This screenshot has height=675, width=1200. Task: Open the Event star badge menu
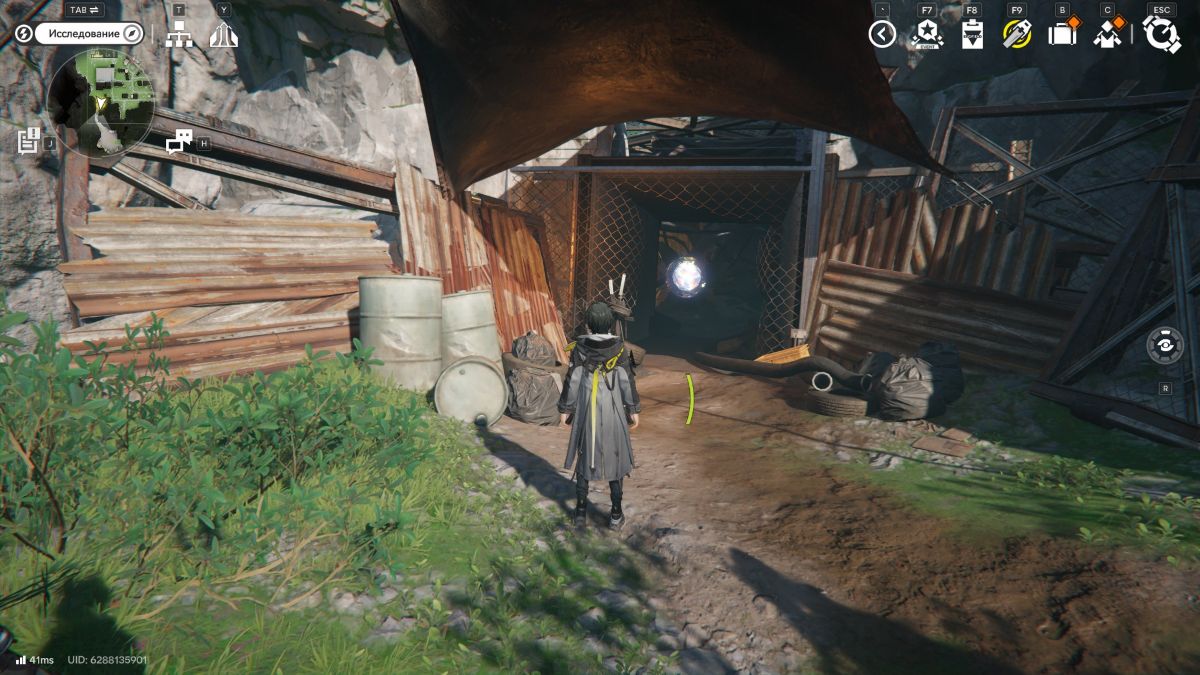tap(926, 35)
